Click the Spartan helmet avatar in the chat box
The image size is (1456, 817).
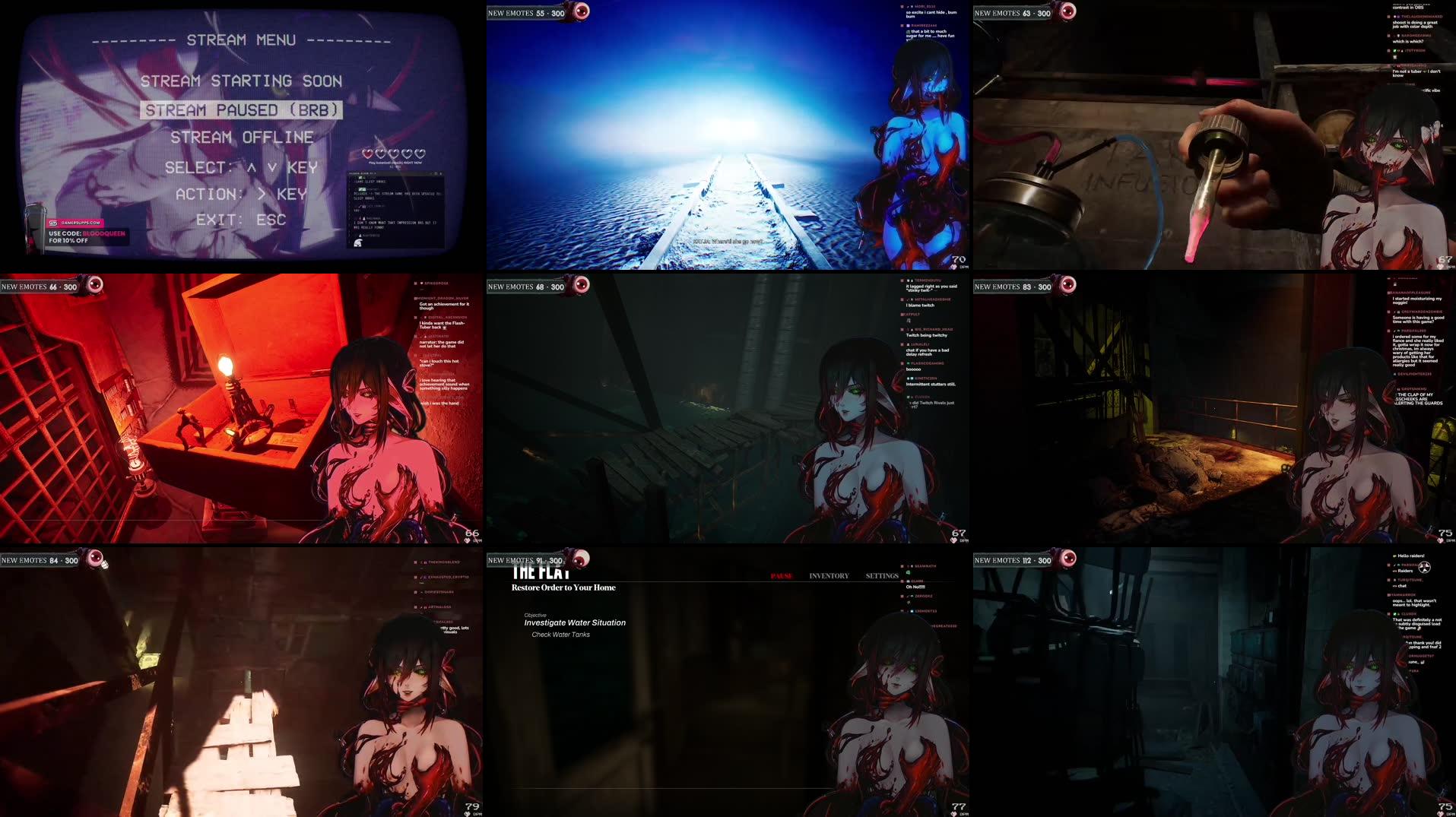tap(358, 242)
